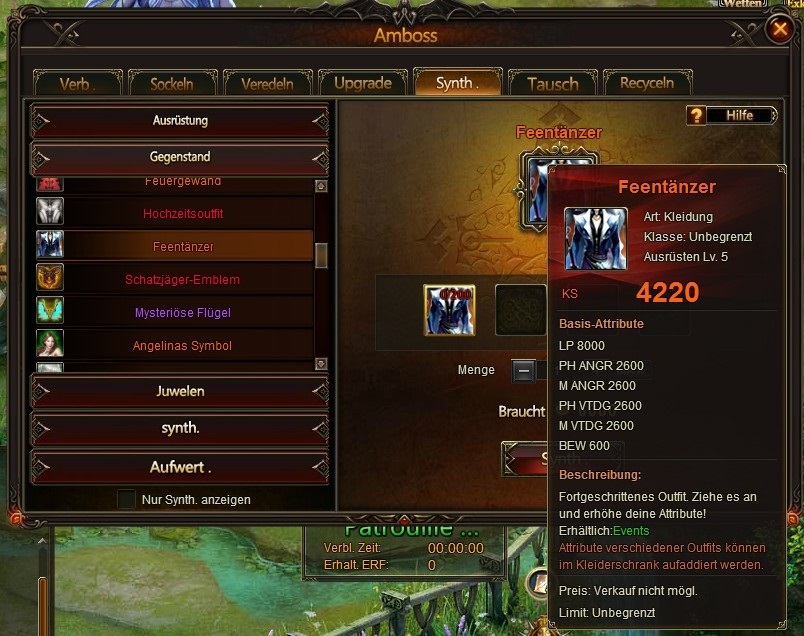Screen dimensions: 804x636
Task: Toggle the Nur Synth. anzeigen checkbox
Action: click(127, 499)
